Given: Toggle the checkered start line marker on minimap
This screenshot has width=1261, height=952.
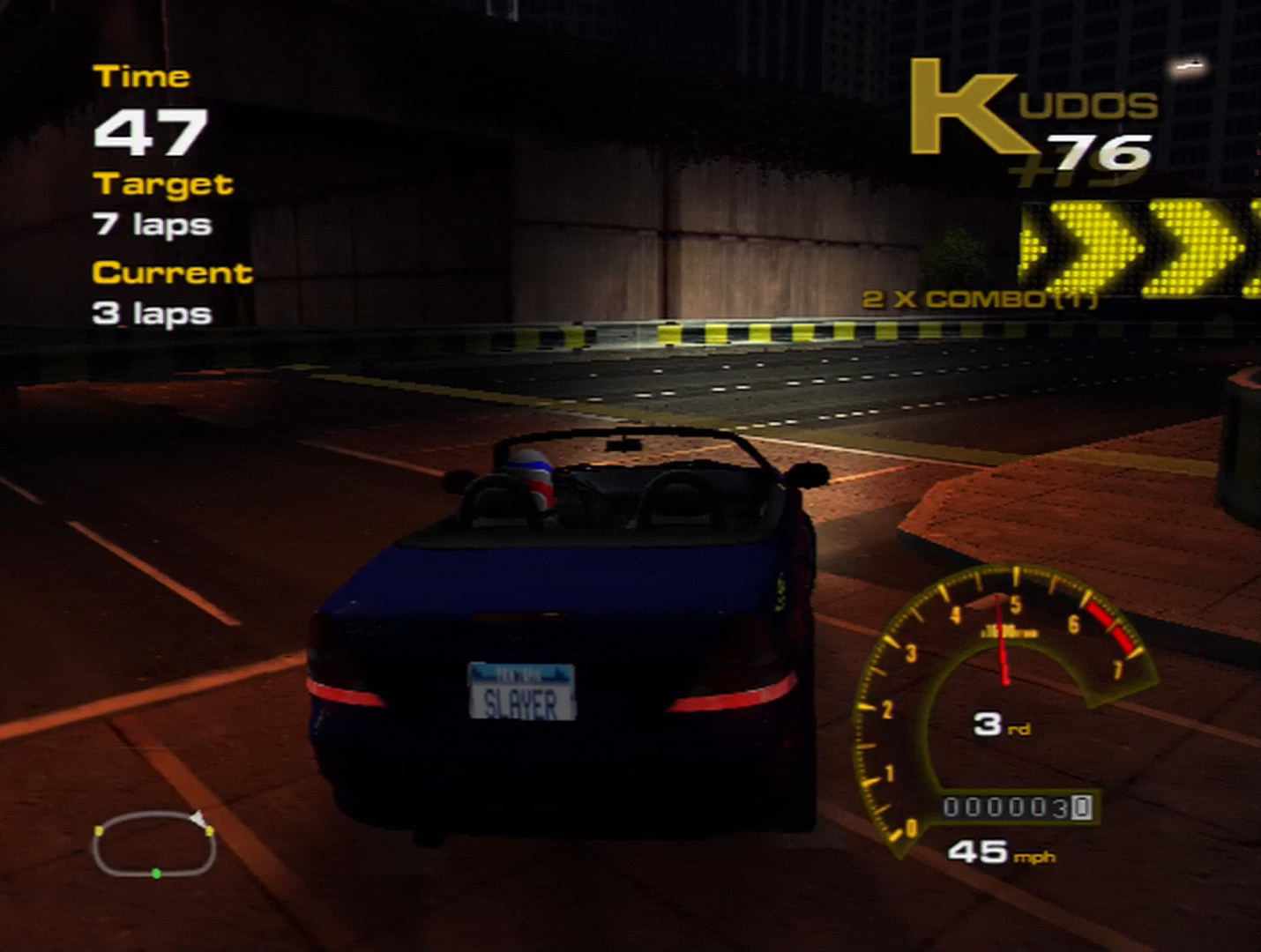Looking at the screenshot, I should coord(199,820).
